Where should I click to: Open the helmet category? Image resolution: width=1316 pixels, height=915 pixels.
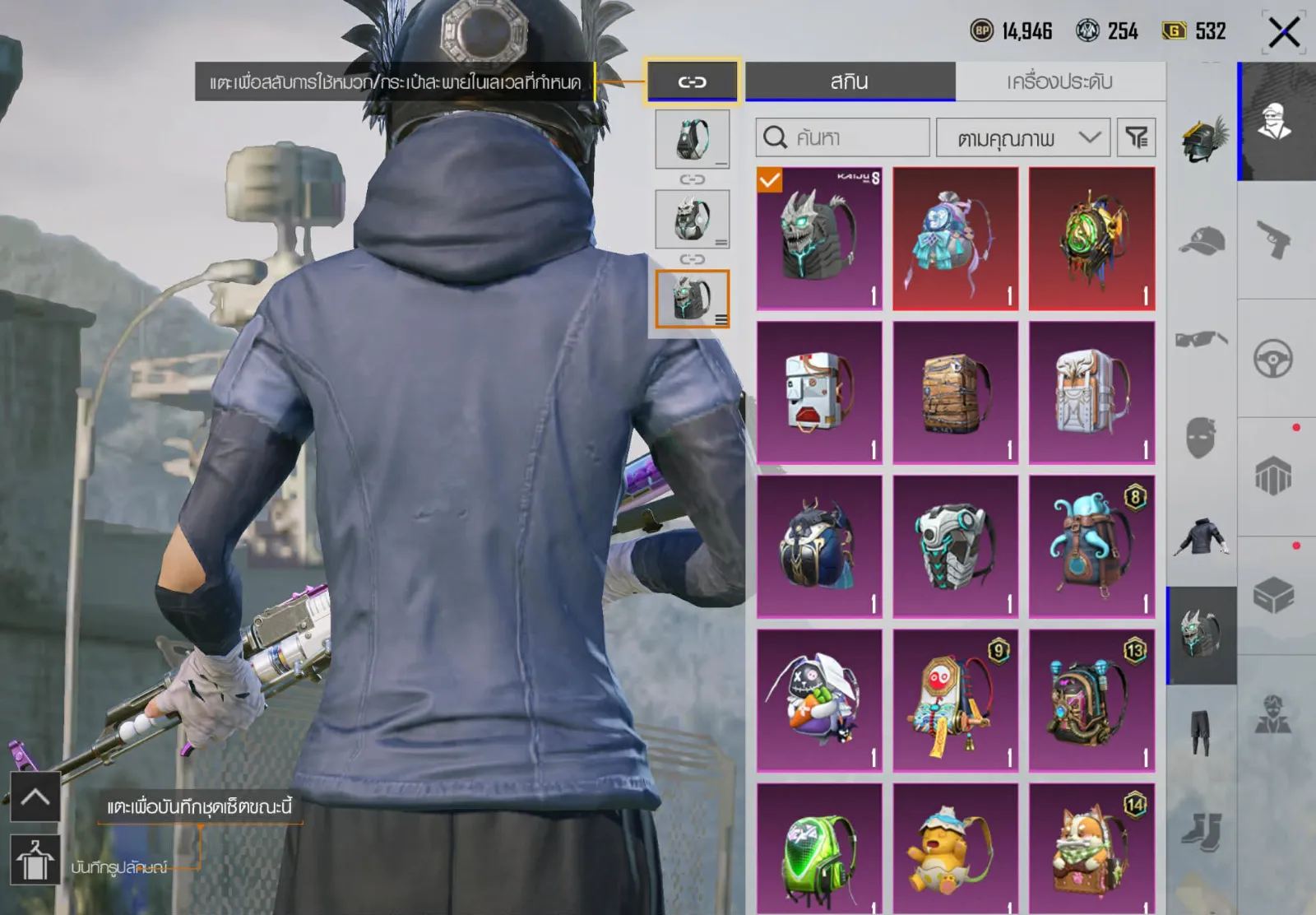pos(1202,140)
